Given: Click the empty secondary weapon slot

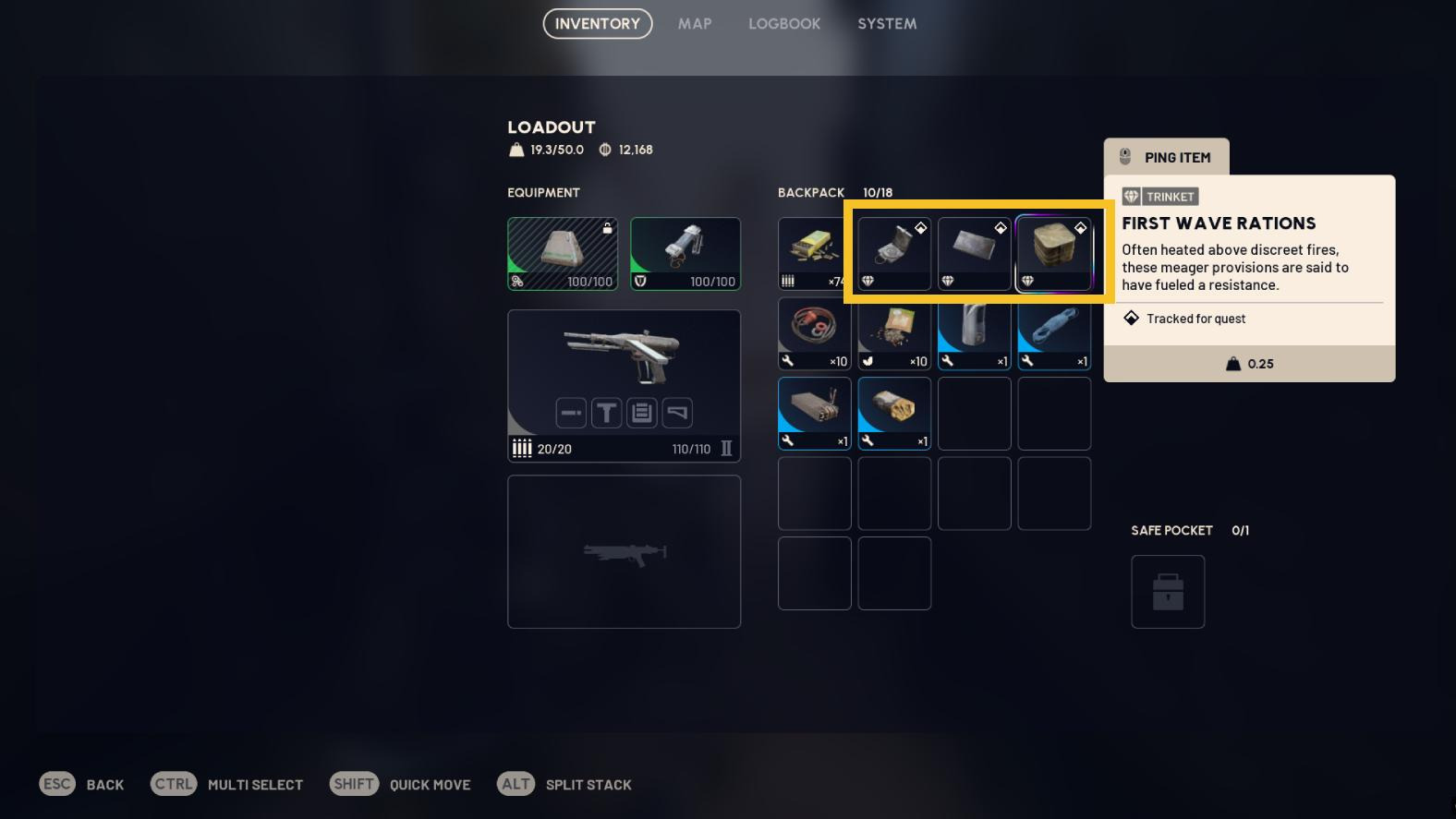Looking at the screenshot, I should click(624, 551).
